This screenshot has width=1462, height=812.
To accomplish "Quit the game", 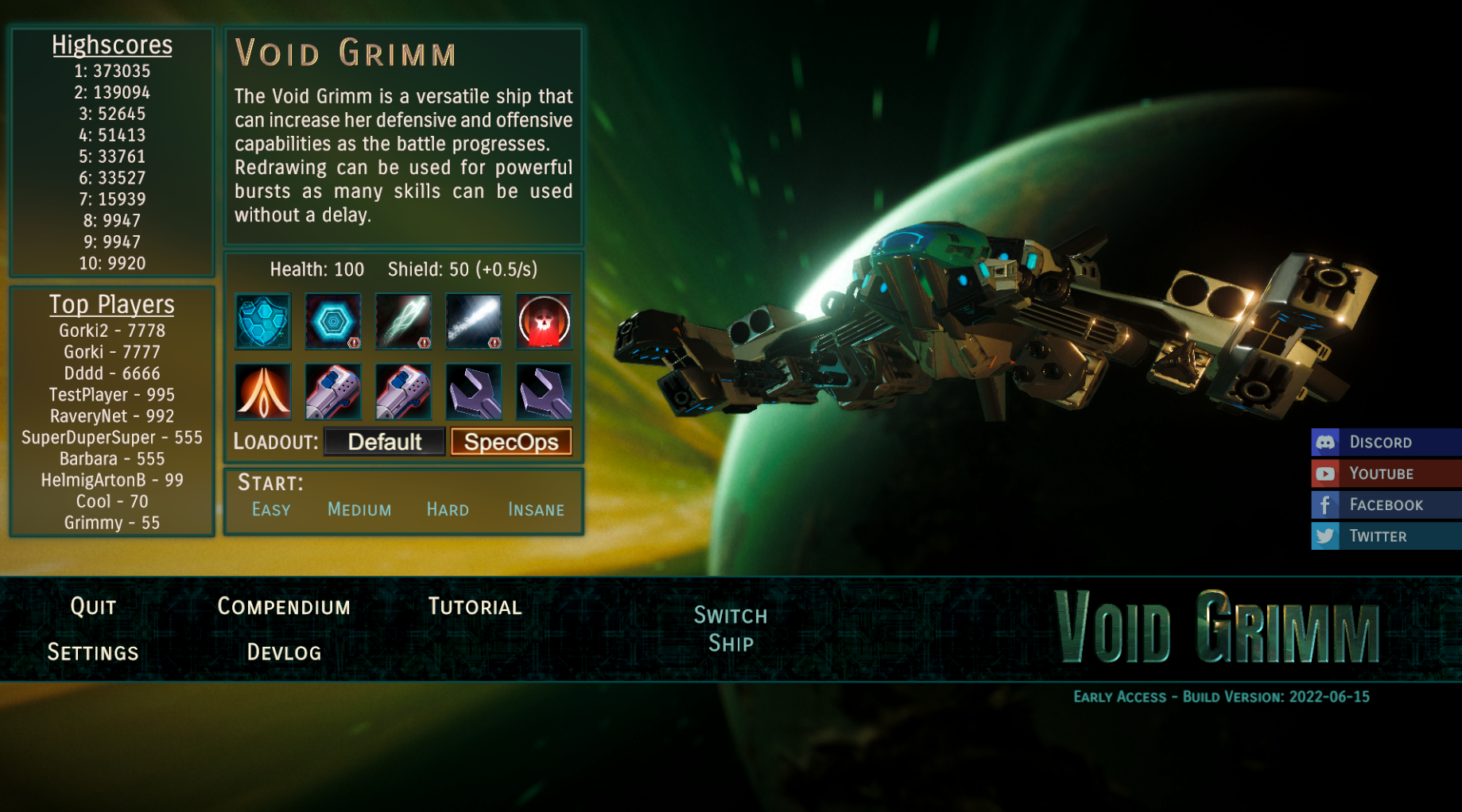I will coord(93,607).
